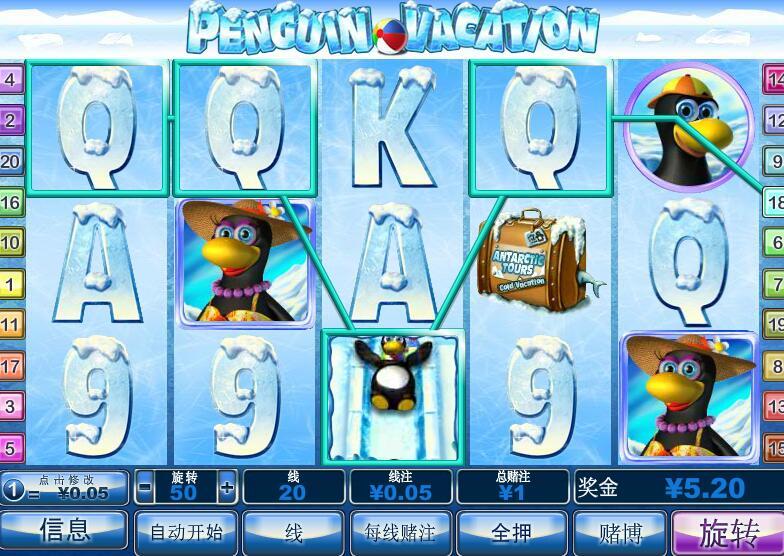
Task: Pick payline 17 marker
Action: point(11,366)
